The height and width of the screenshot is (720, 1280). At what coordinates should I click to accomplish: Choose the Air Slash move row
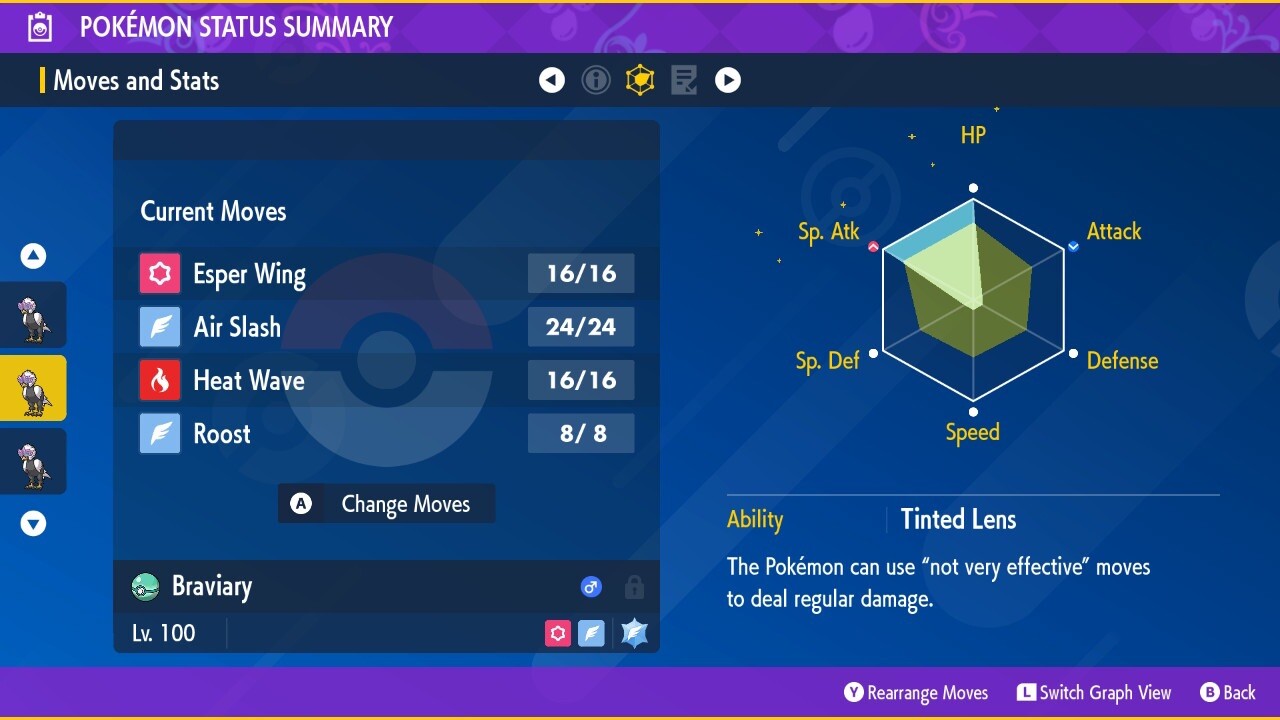386,327
